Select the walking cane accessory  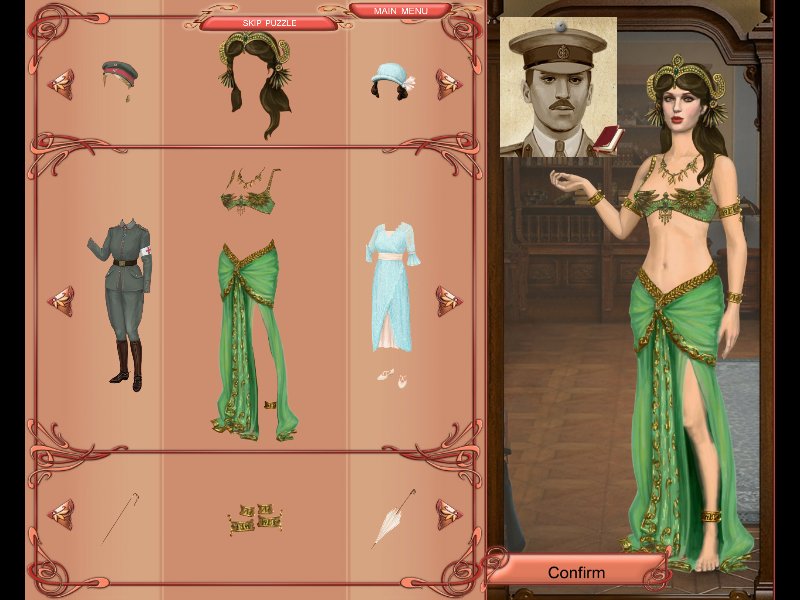[119, 517]
